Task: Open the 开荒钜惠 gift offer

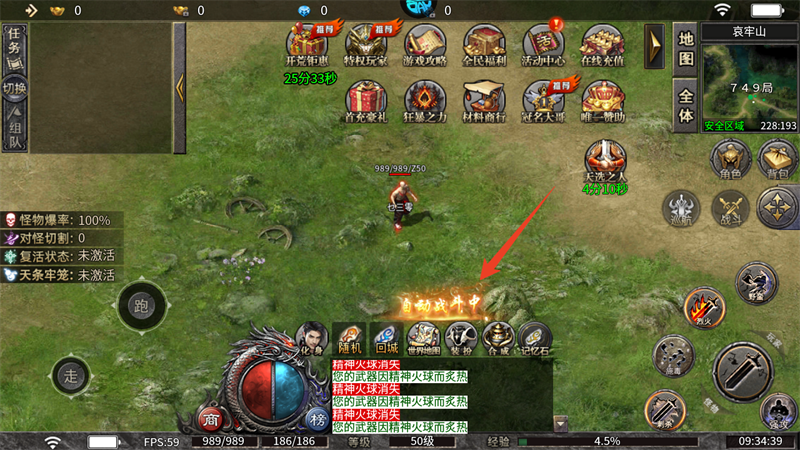Action: point(307,44)
